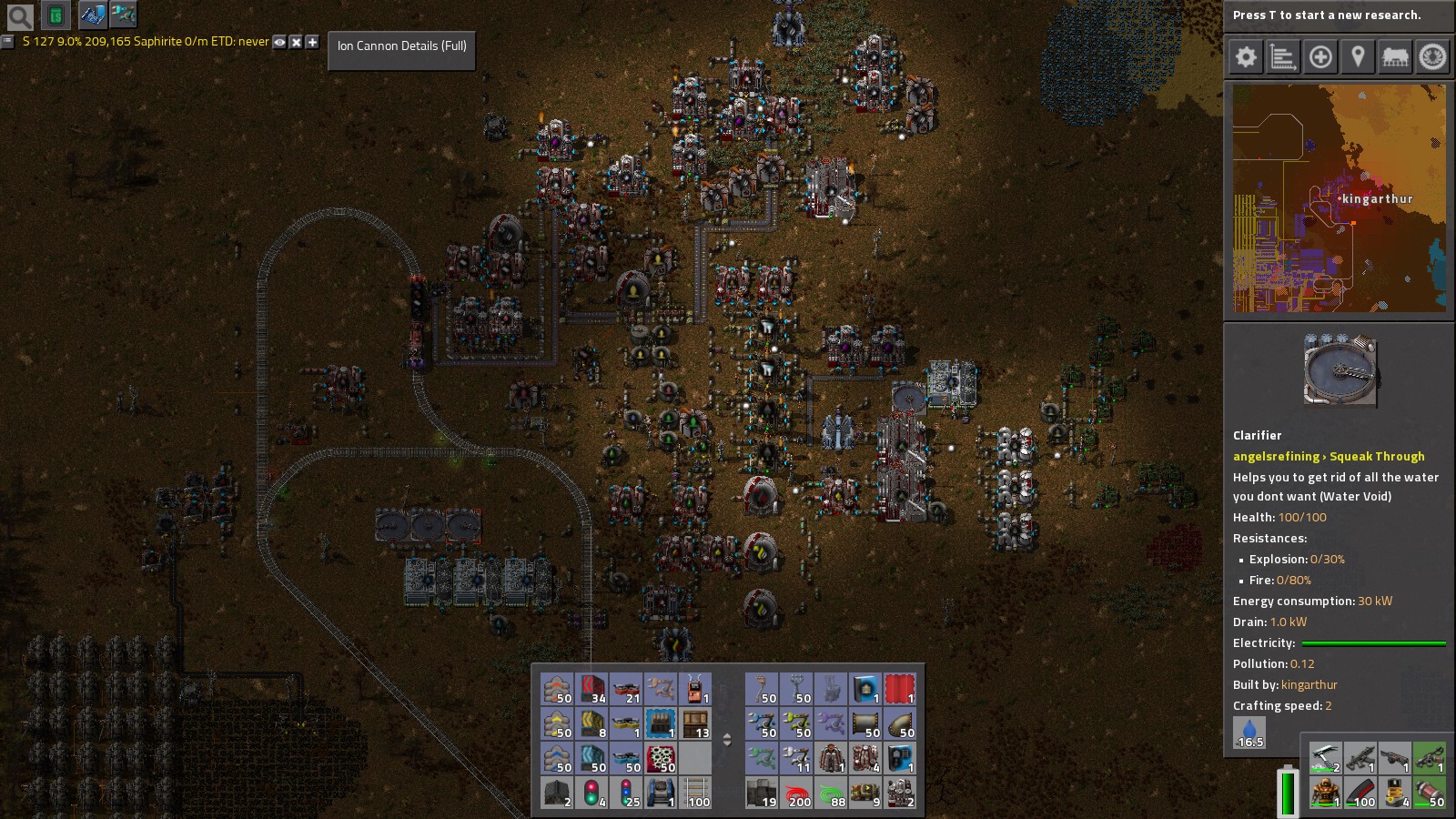The height and width of the screenshot is (819, 1456).
Task: Click the magnifying glass search icon
Action: pos(19,15)
